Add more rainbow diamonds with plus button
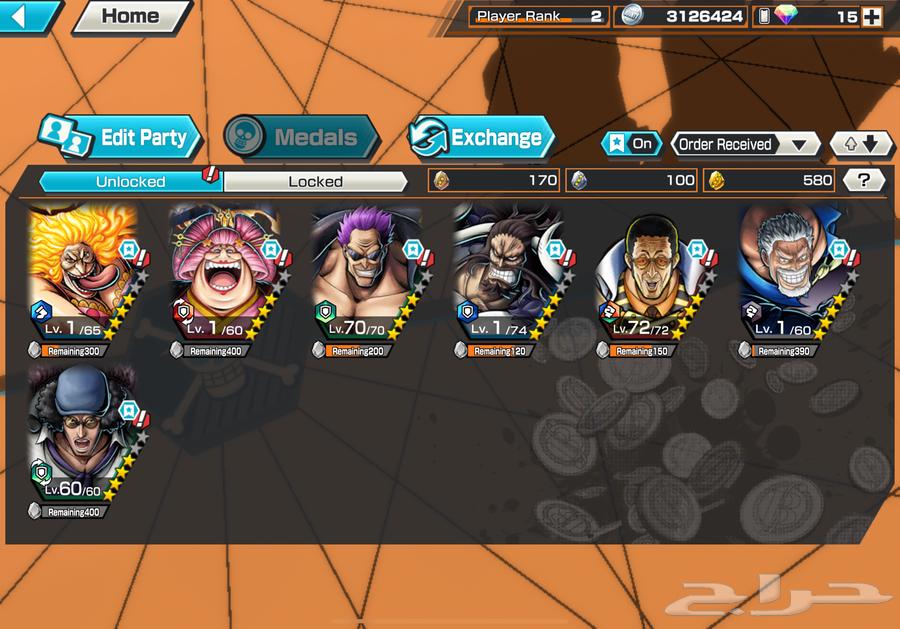900x629 pixels. coord(871,16)
